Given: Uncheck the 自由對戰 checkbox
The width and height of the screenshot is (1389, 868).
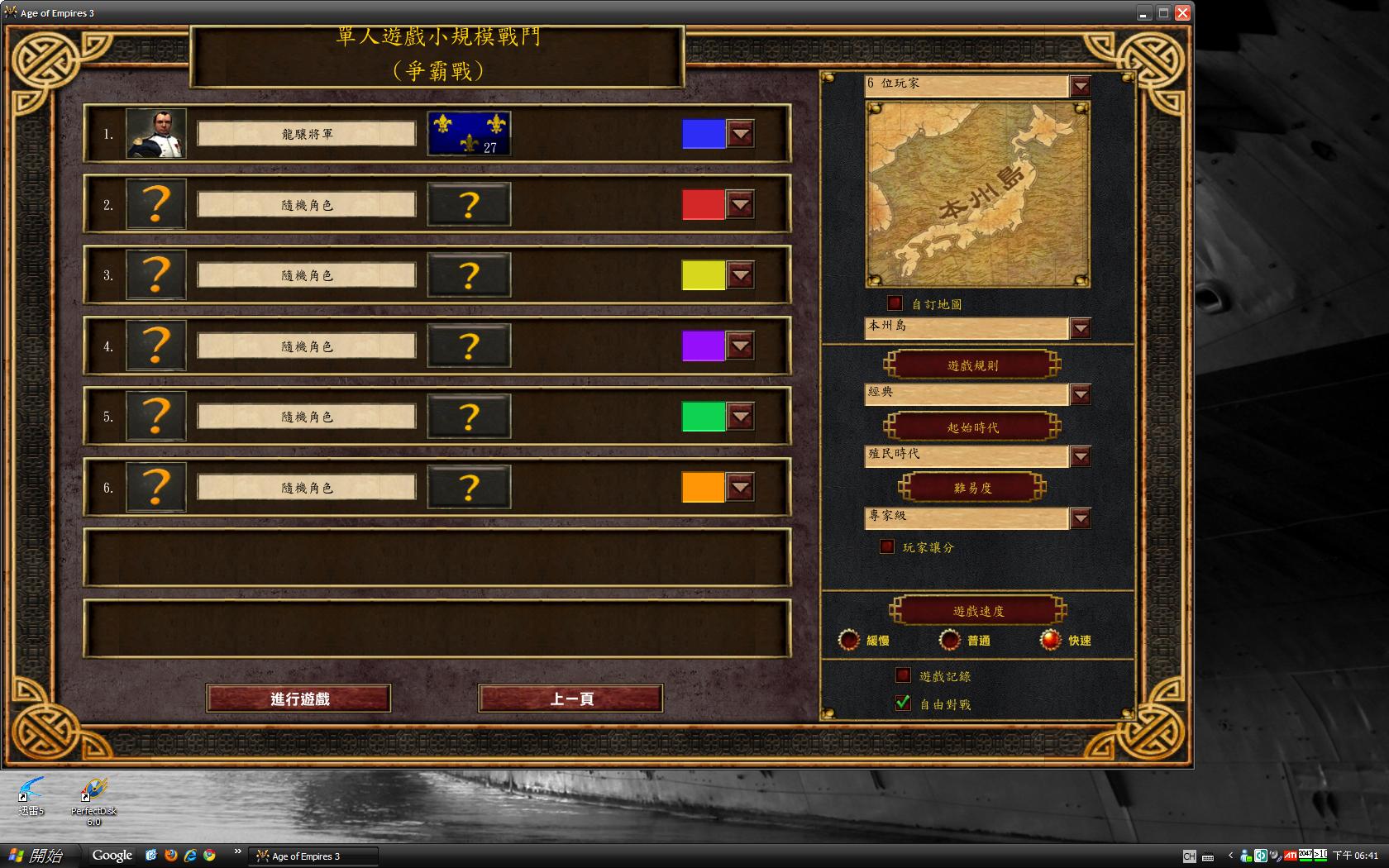Looking at the screenshot, I should [903, 703].
